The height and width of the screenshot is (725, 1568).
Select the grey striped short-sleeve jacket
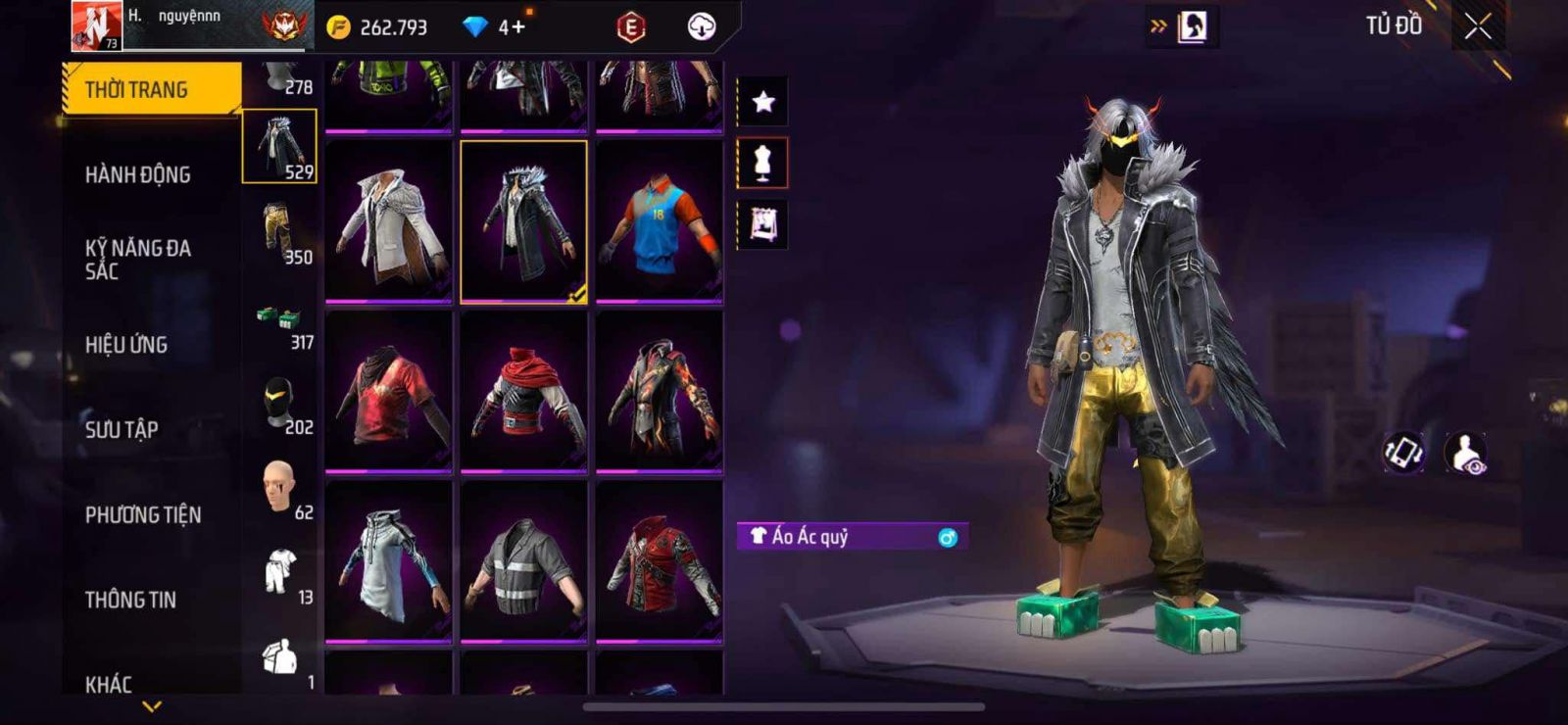(524, 562)
